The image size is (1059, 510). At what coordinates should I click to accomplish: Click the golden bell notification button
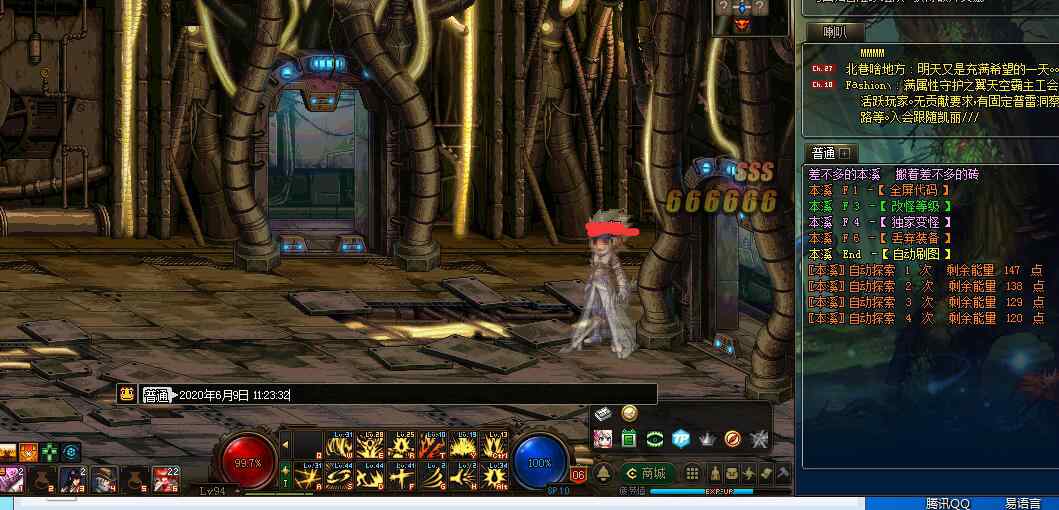(604, 472)
